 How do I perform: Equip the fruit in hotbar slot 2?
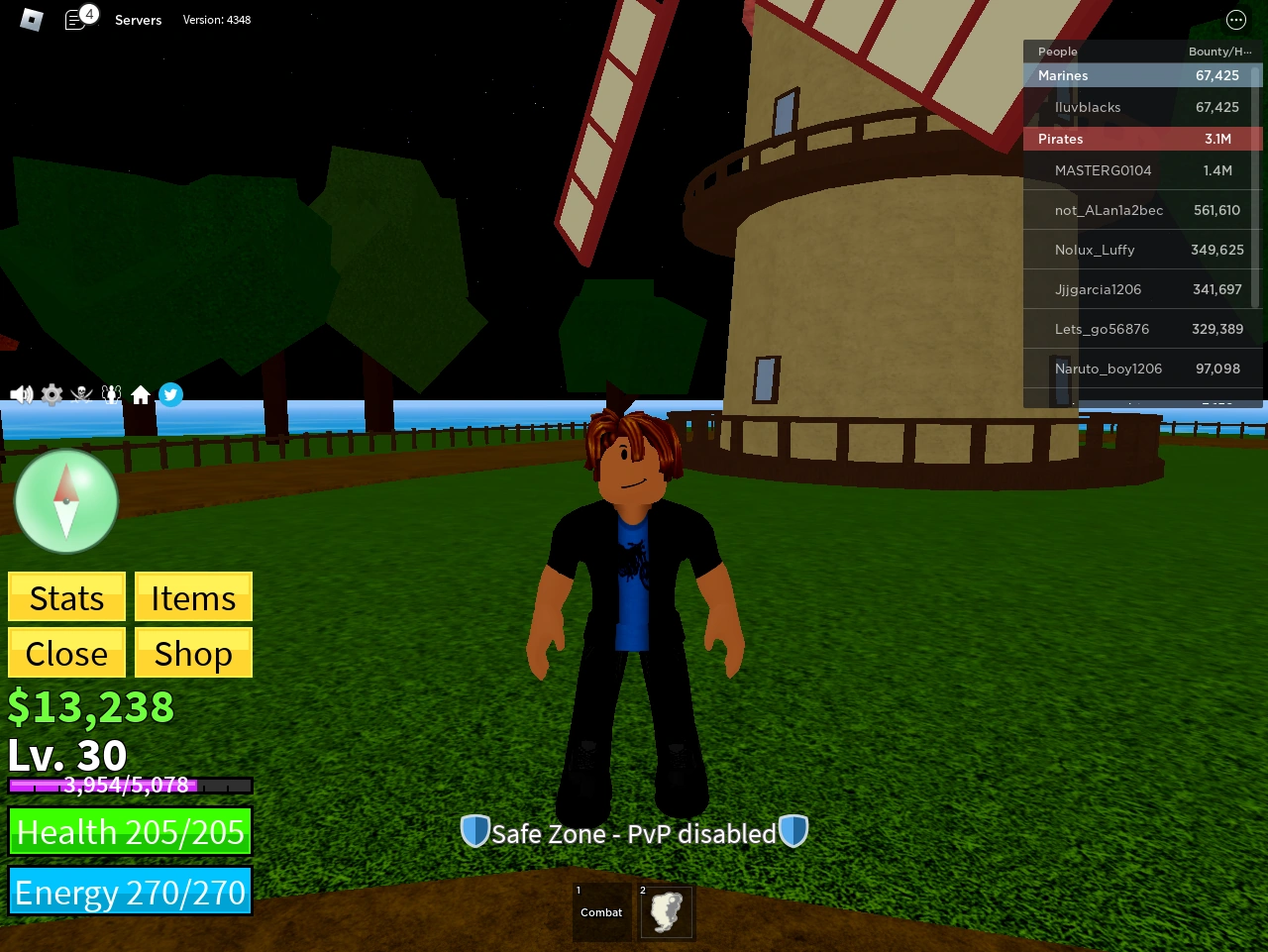point(666,911)
